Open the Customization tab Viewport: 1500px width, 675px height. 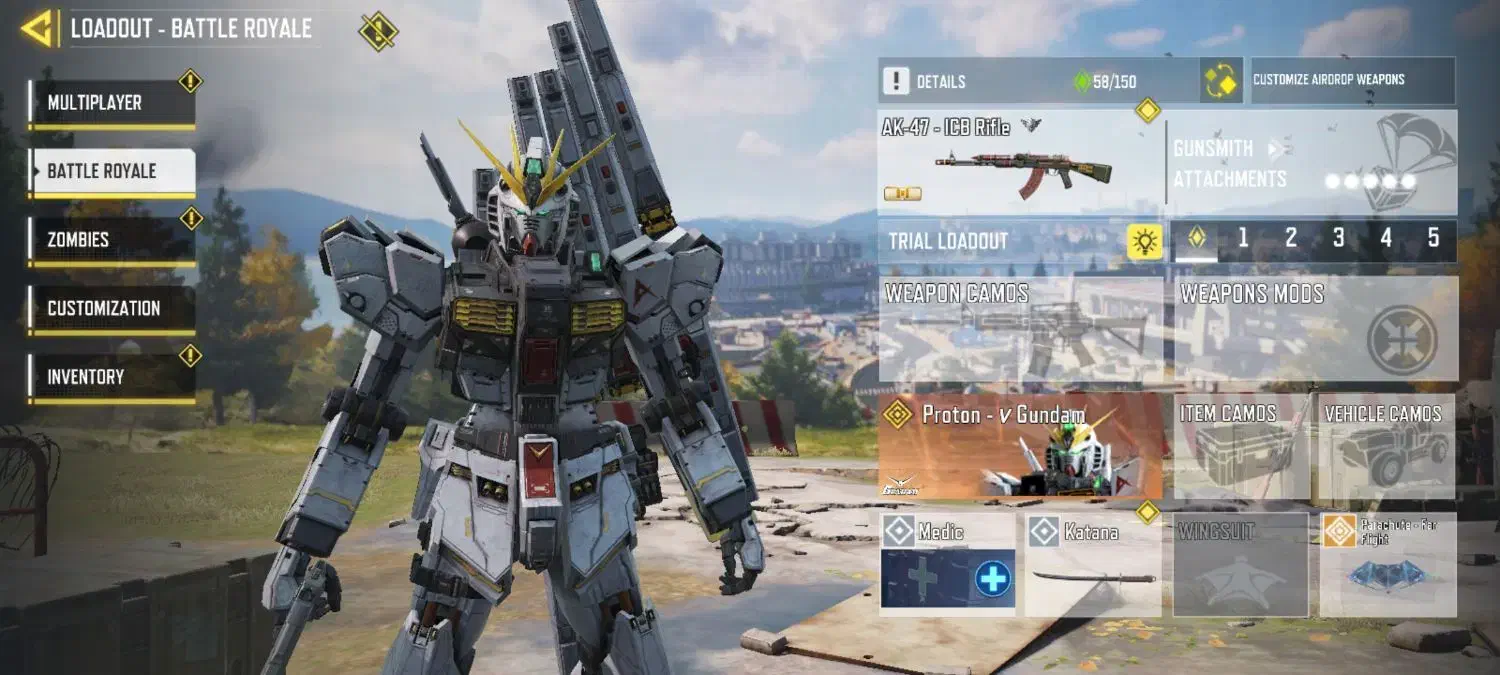click(x=111, y=308)
